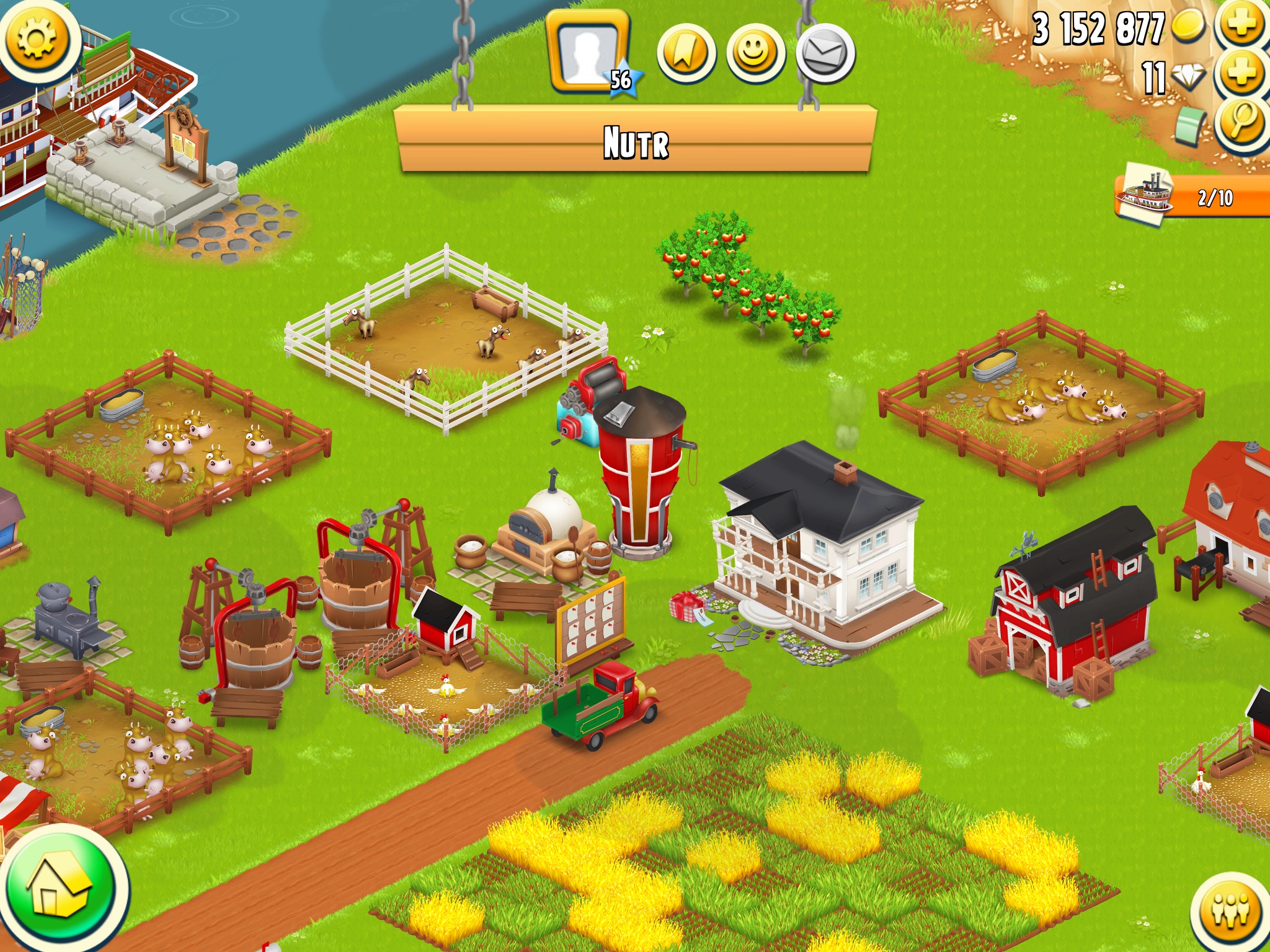1270x952 pixels.
Task: Open the grey envelope message button
Action: click(825, 54)
